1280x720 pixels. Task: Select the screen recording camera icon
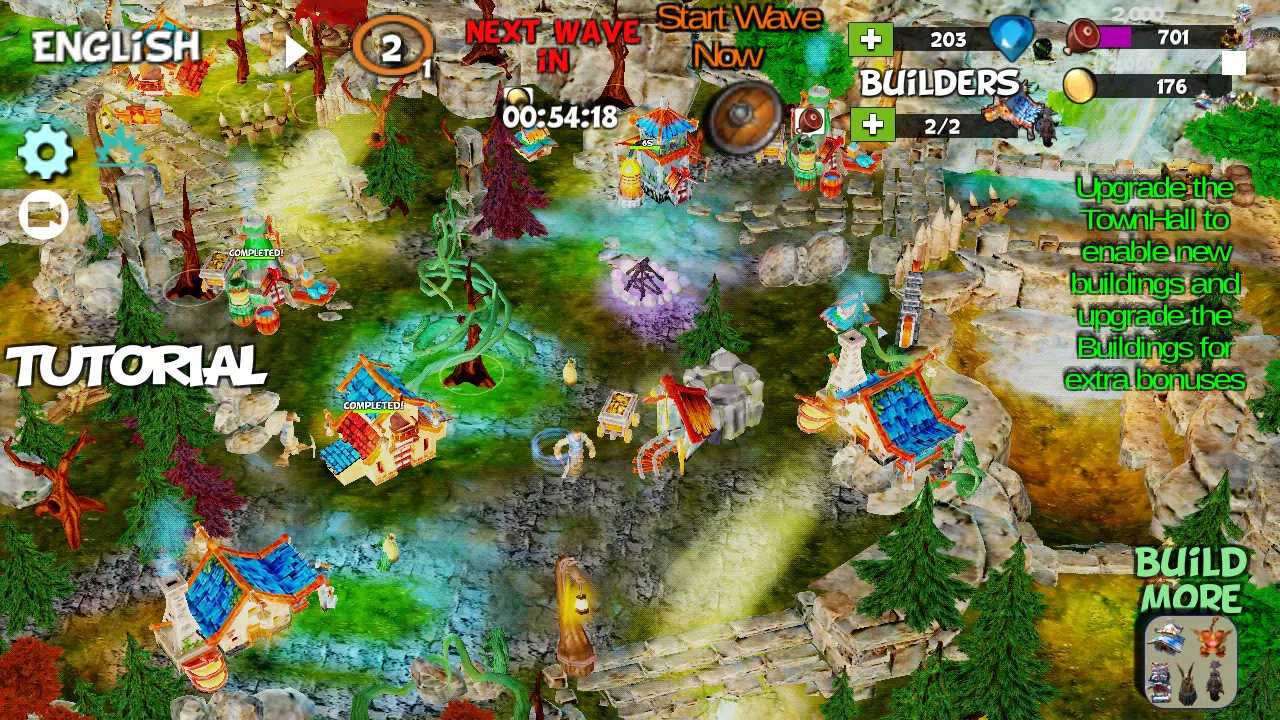point(42,213)
